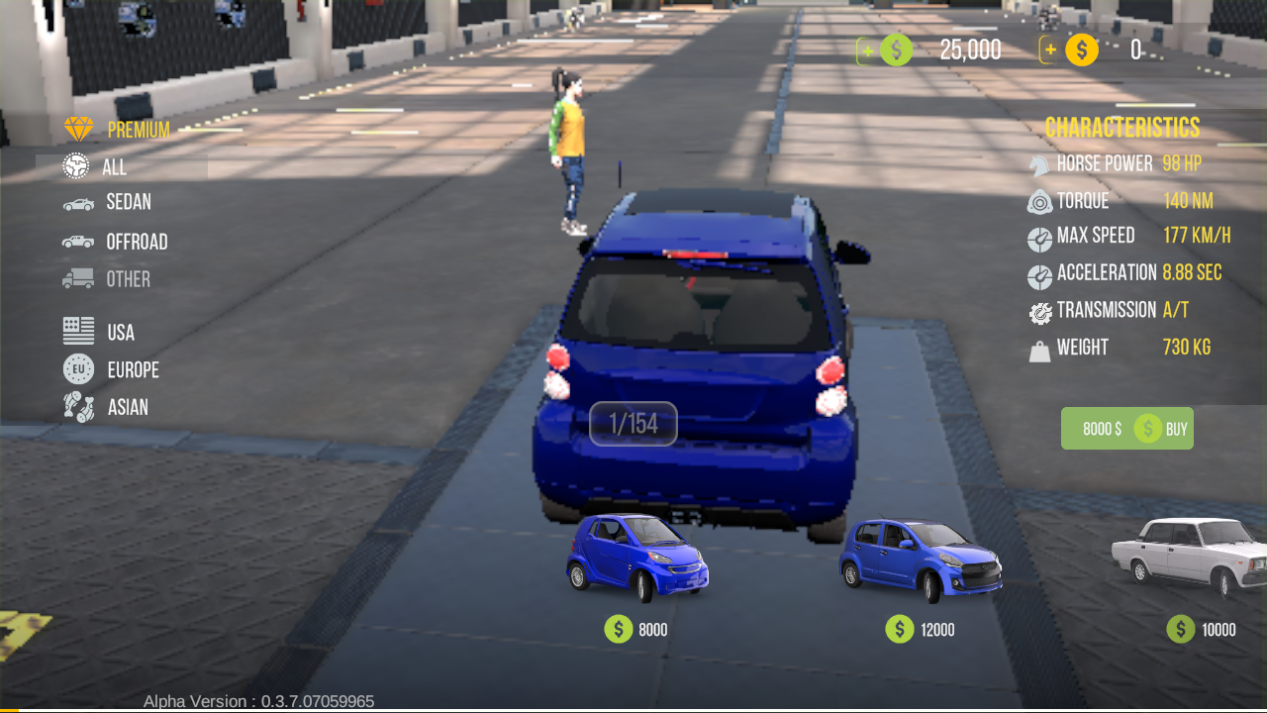This screenshot has width=1267, height=713.
Task: Select the Premium car category
Action: pos(118,130)
